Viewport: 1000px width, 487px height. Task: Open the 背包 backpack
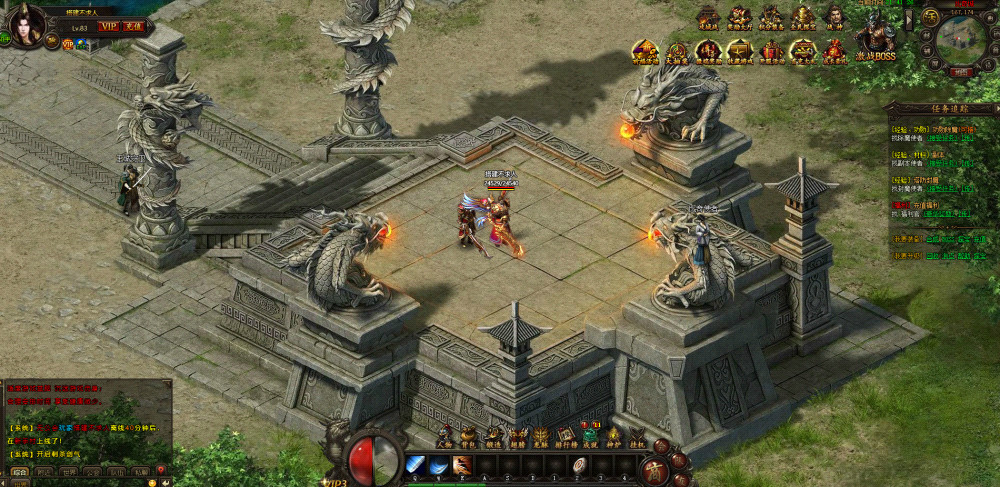[x=469, y=436]
